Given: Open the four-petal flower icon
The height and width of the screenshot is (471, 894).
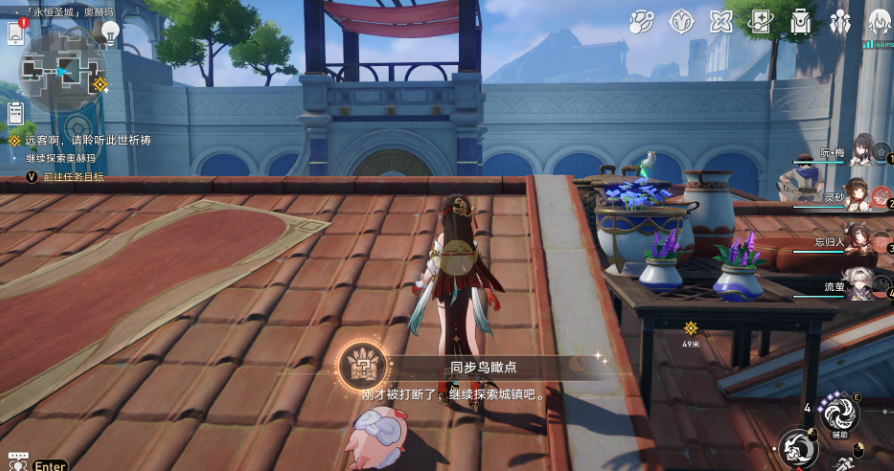Looking at the screenshot, I should tap(720, 21).
